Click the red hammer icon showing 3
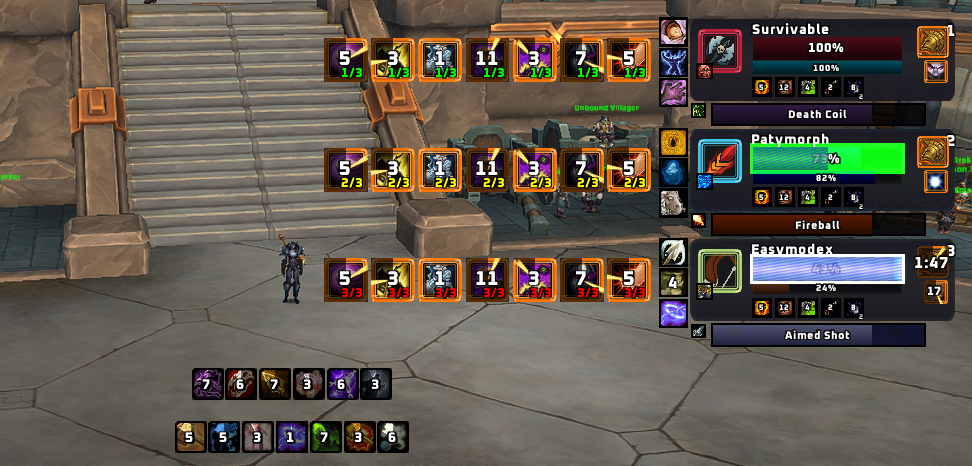The width and height of the screenshot is (972, 466). [359, 437]
